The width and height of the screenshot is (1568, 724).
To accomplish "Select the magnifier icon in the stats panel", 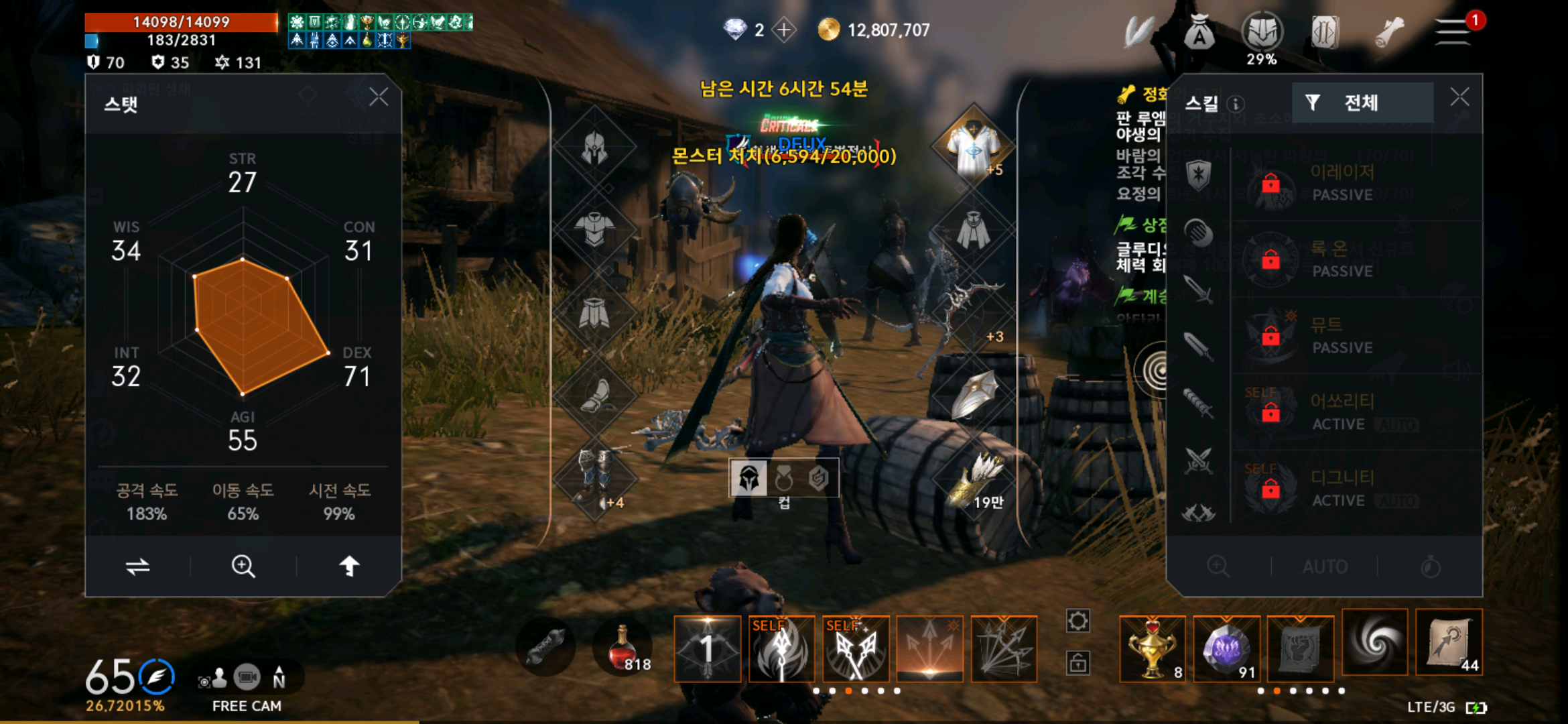I will (243, 566).
